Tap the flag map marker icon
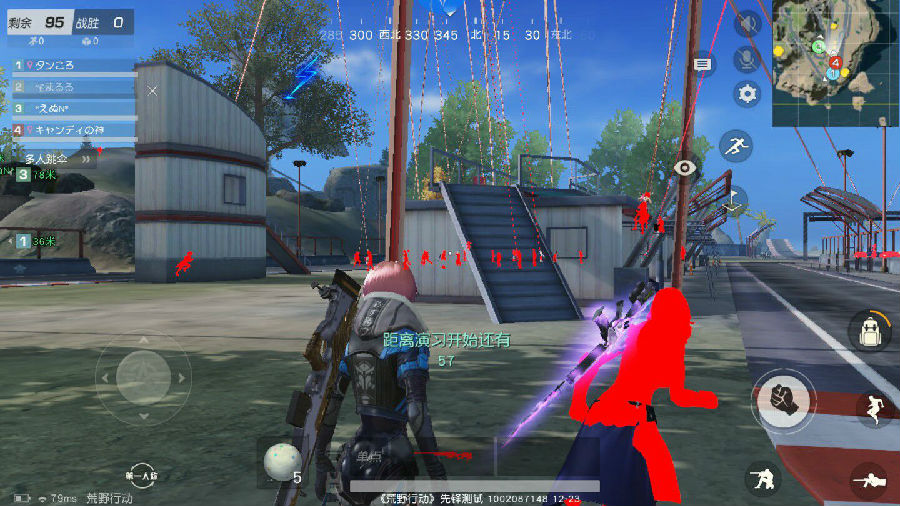Viewport: 900px width, 506px height. (734, 198)
